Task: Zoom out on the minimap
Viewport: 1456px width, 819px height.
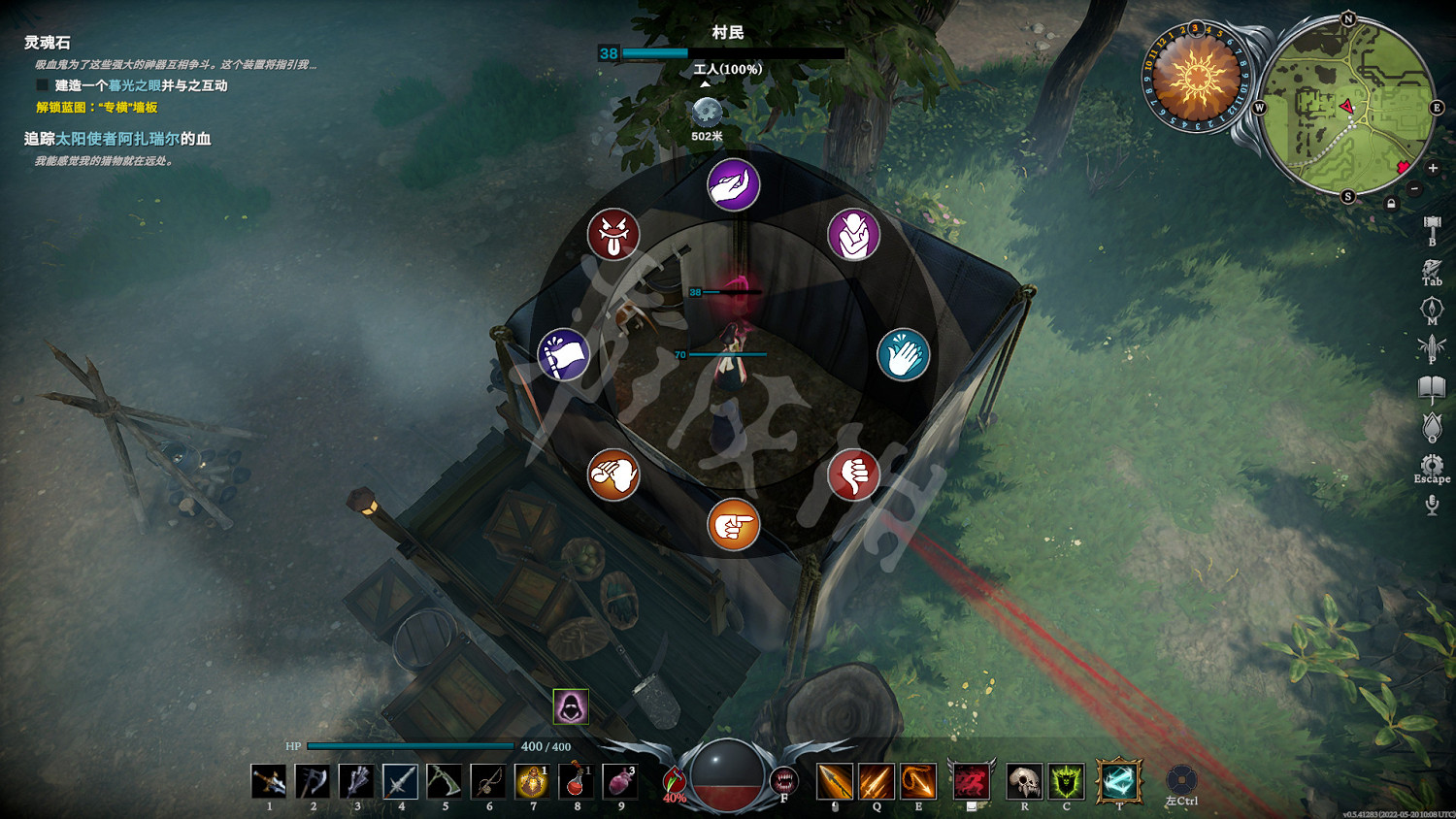Action: (1414, 188)
